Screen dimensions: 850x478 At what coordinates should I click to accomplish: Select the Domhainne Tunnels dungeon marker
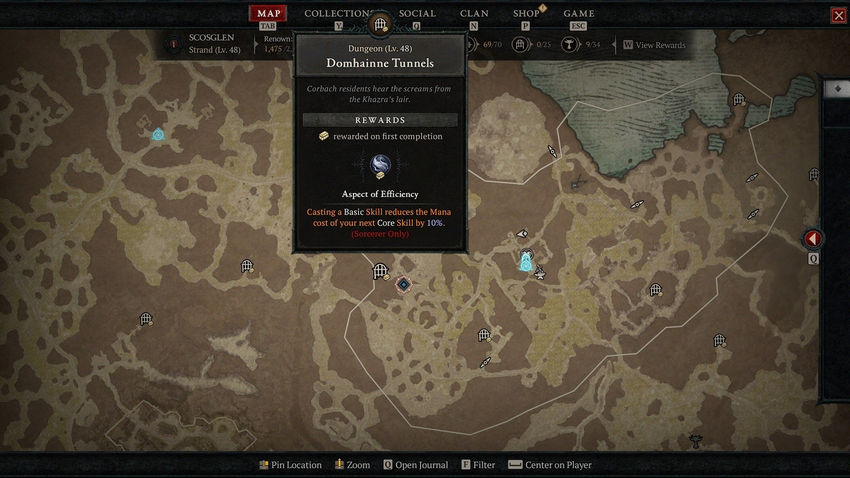point(380,271)
